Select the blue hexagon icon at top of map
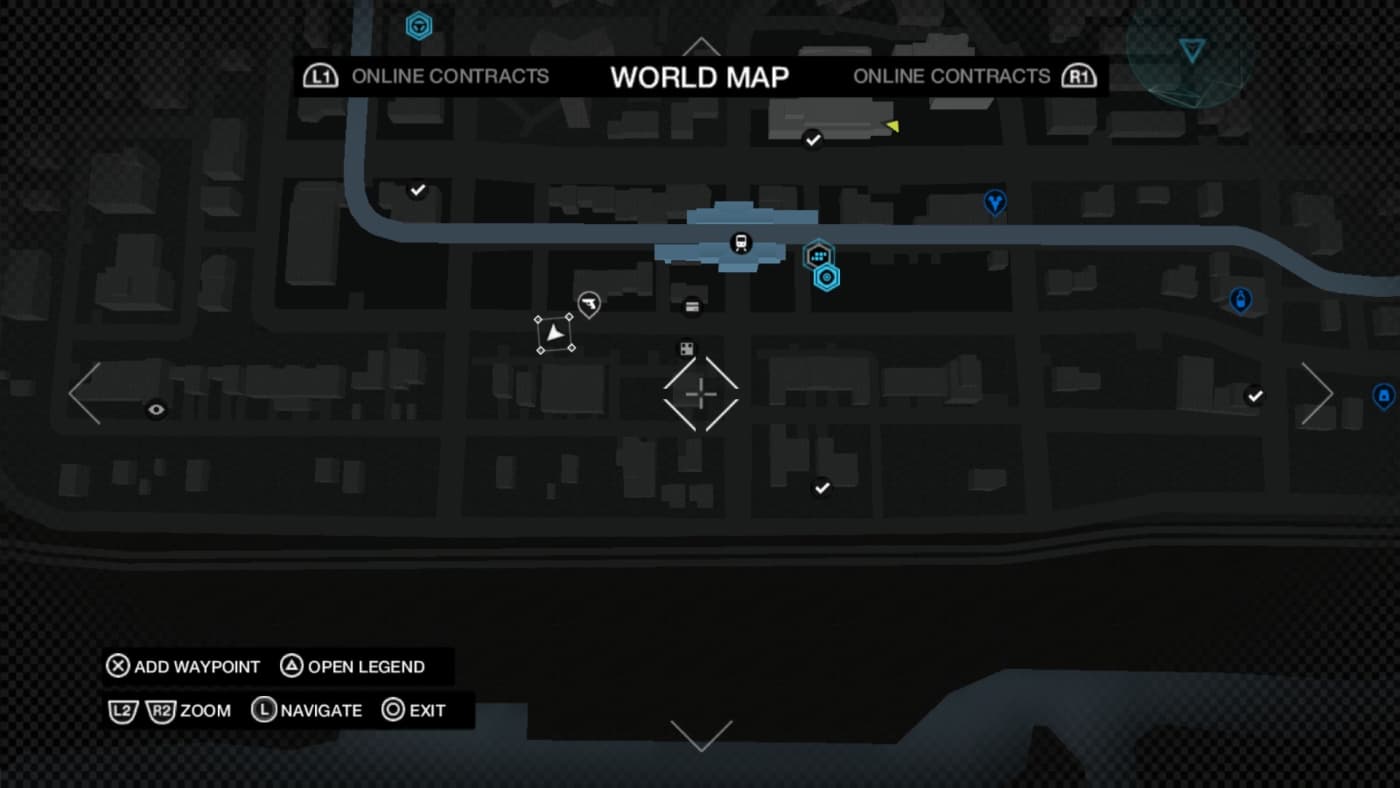 click(x=419, y=26)
